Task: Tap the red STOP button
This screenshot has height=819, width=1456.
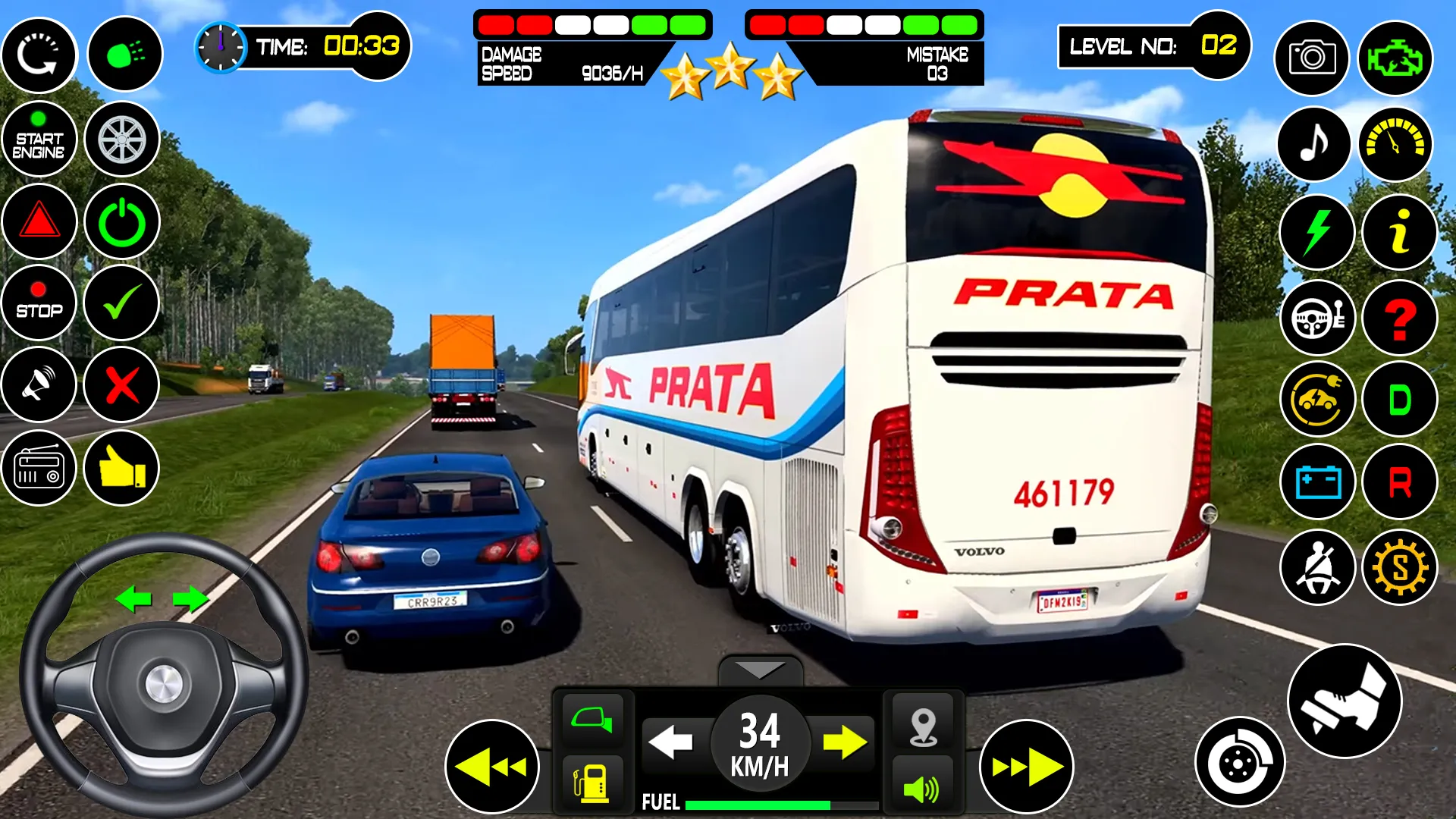Action: 39,303
